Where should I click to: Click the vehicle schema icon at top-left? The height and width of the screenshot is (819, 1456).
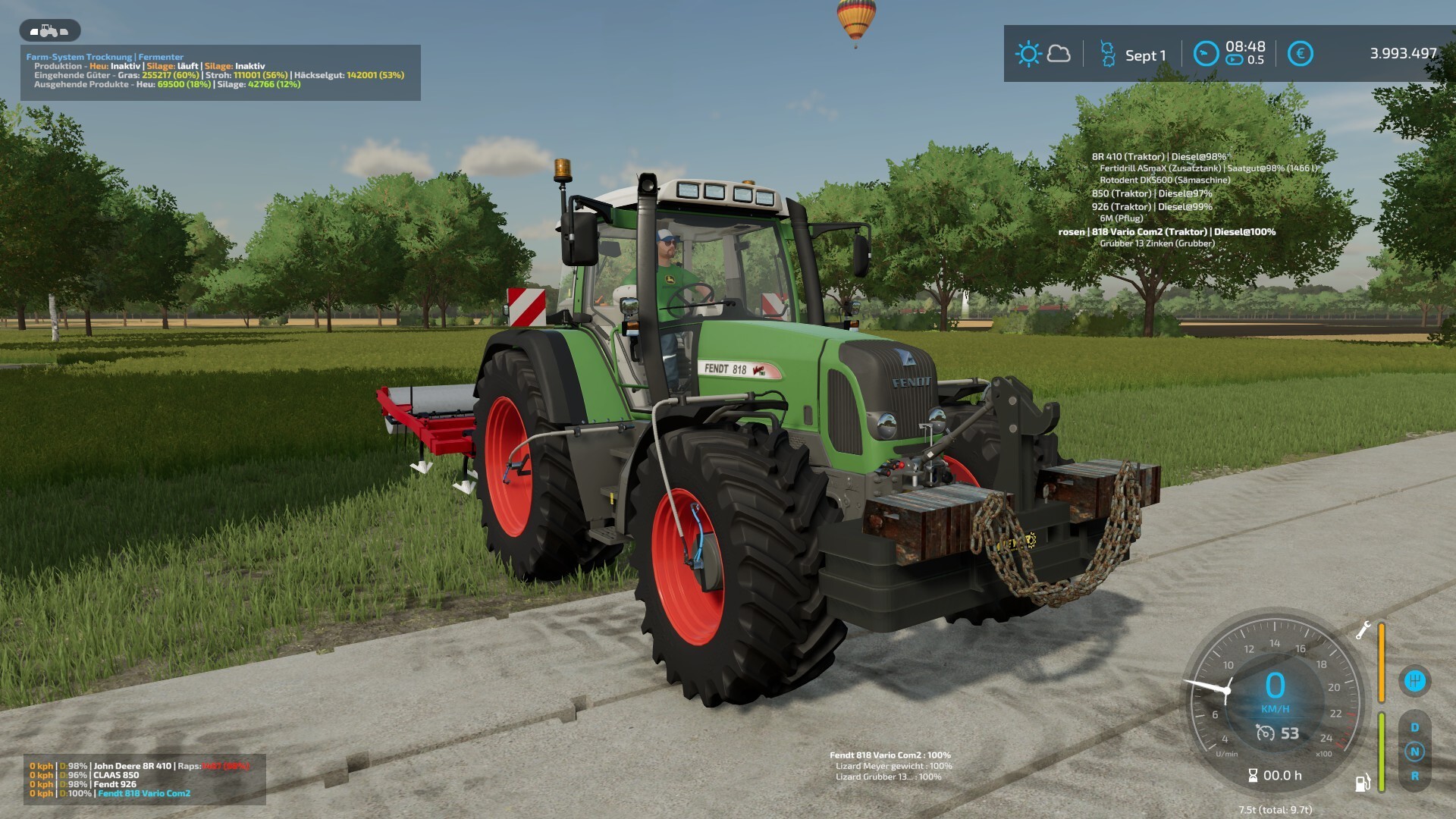click(x=49, y=31)
